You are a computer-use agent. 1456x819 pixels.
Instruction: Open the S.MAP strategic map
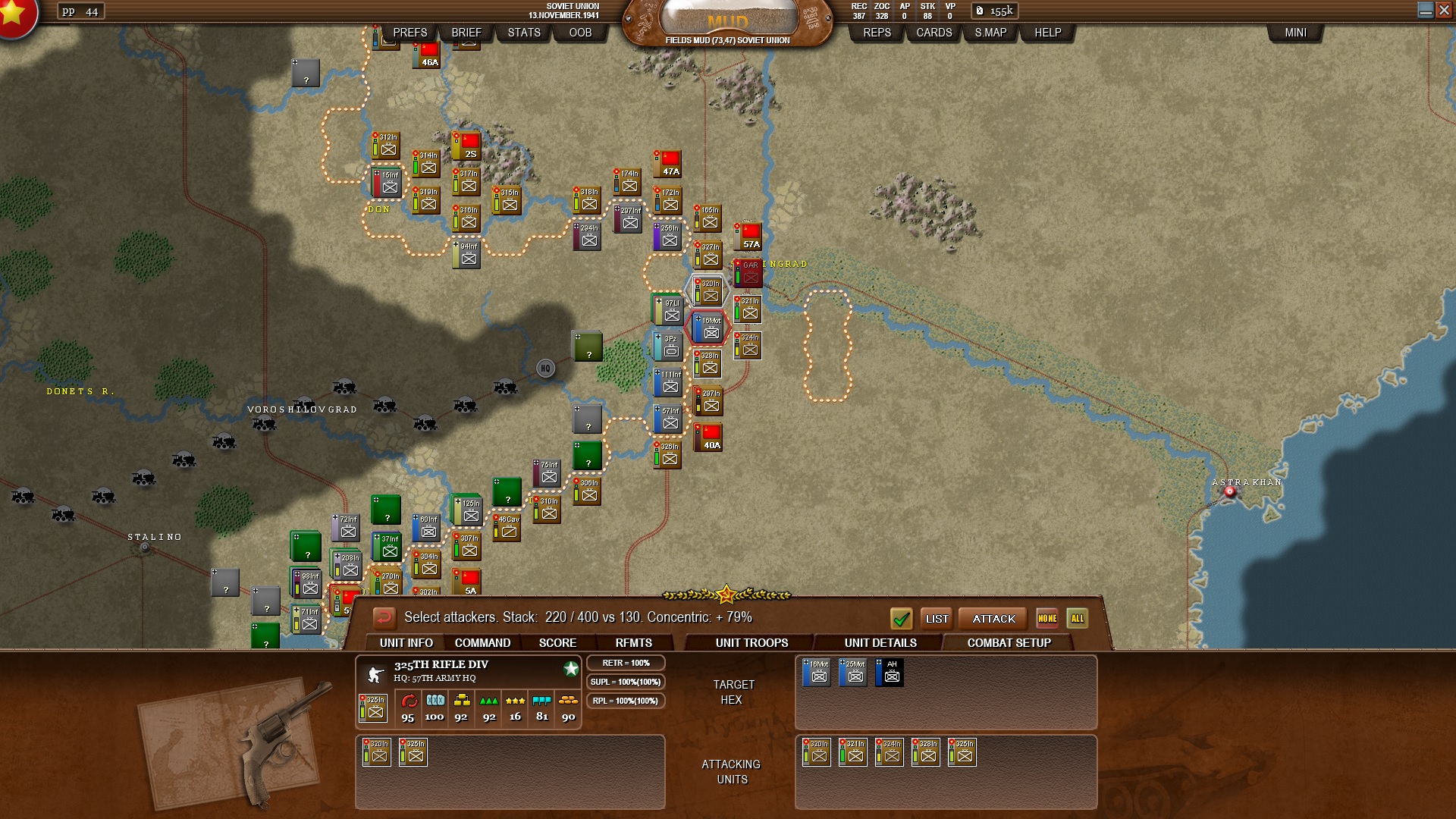[x=990, y=33]
